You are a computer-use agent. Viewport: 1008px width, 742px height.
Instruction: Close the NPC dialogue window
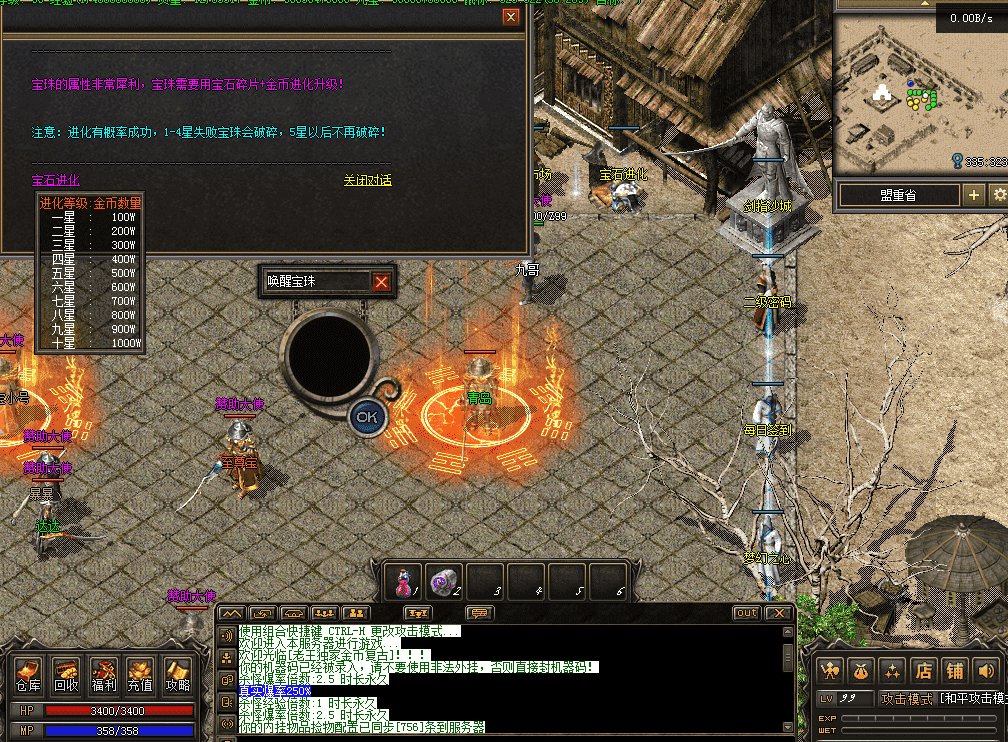(x=511, y=17)
